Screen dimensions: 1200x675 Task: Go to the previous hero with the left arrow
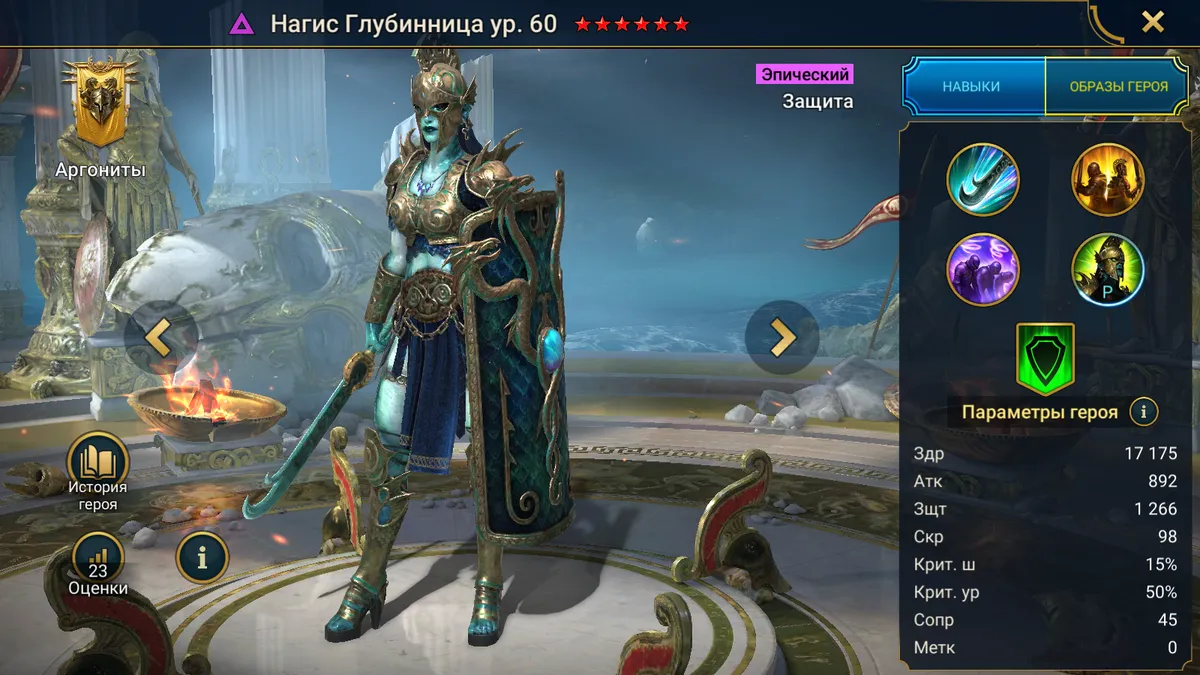click(160, 338)
